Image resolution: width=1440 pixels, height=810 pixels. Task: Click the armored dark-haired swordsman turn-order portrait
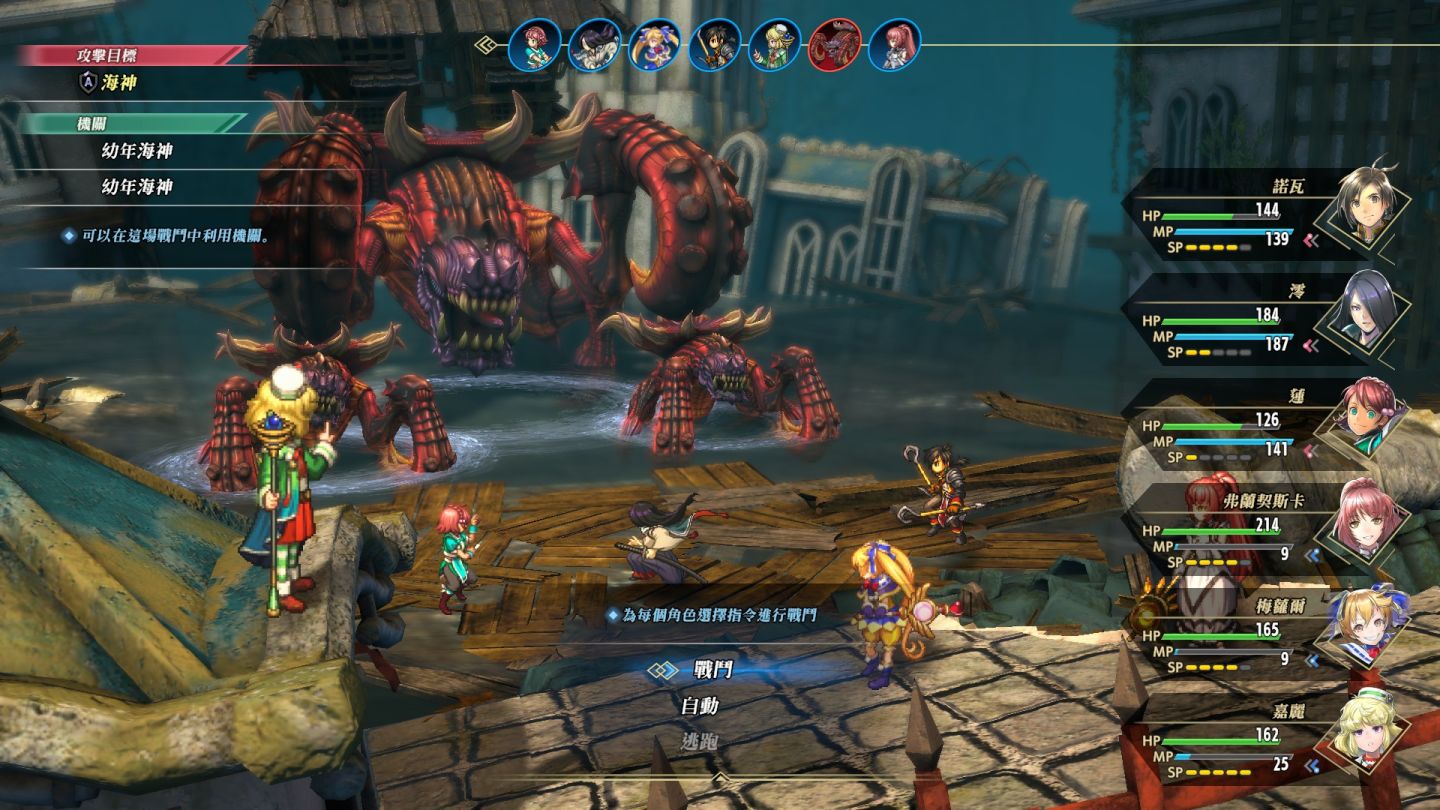[714, 46]
